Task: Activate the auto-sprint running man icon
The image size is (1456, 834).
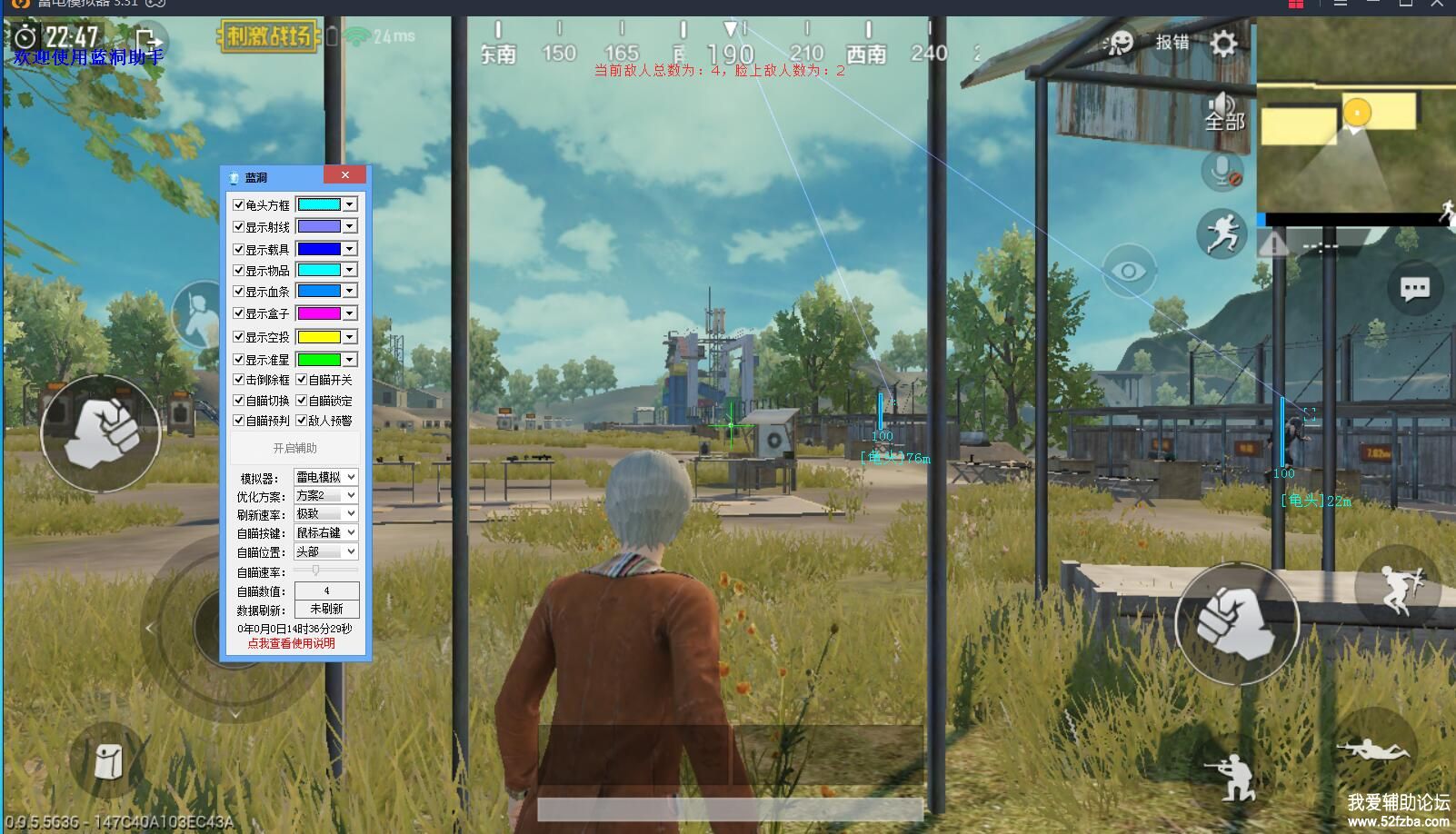Action: (x=1222, y=233)
